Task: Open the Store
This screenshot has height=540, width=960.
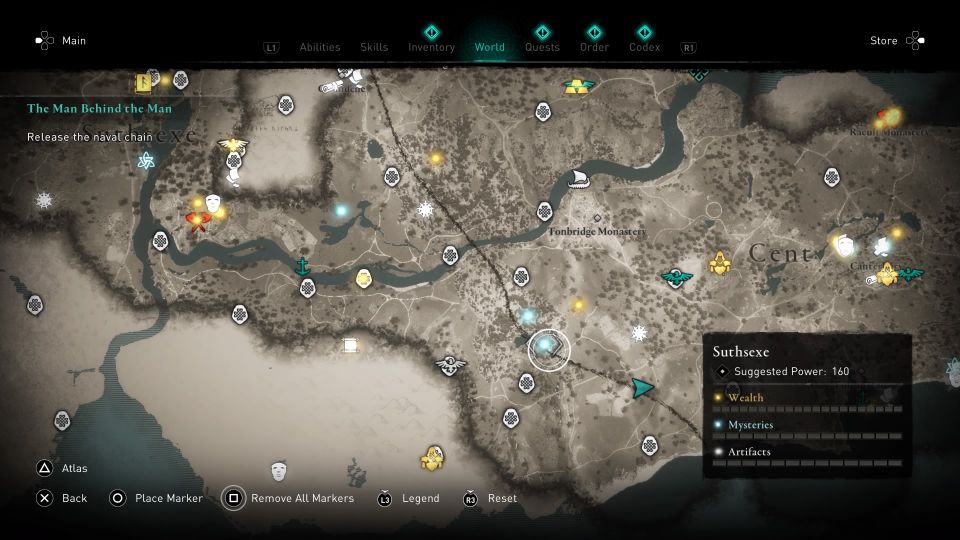Action: 884,41
